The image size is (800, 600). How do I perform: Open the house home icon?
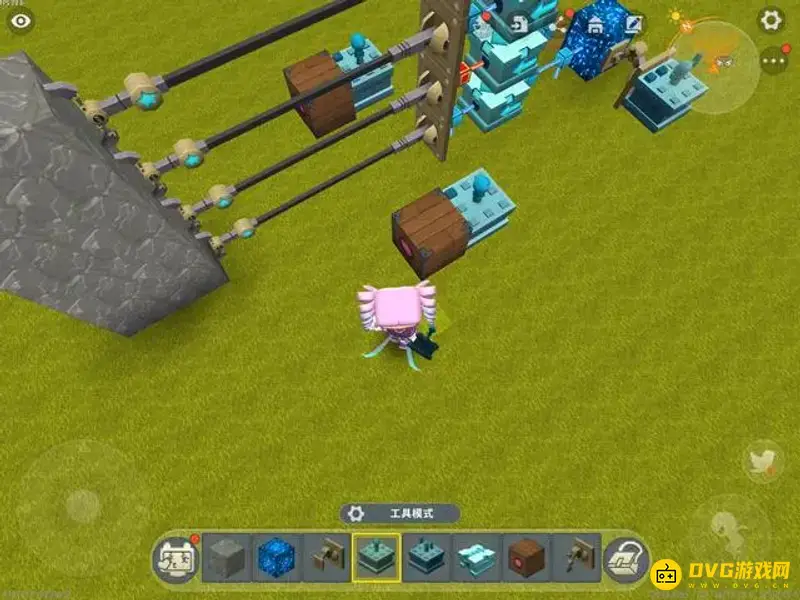click(593, 23)
